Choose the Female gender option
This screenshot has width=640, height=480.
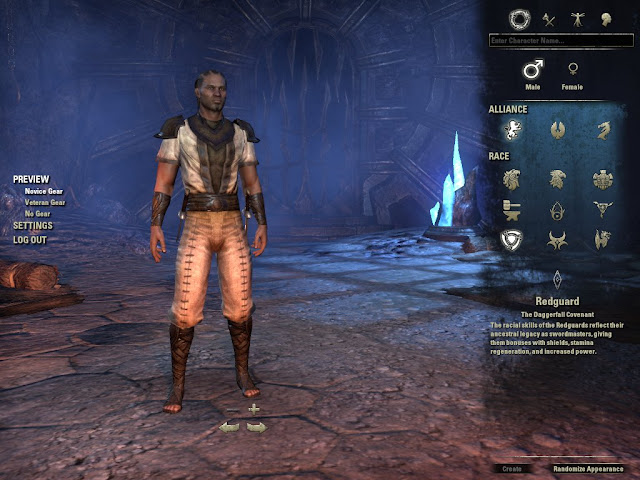pyautogui.click(x=573, y=70)
